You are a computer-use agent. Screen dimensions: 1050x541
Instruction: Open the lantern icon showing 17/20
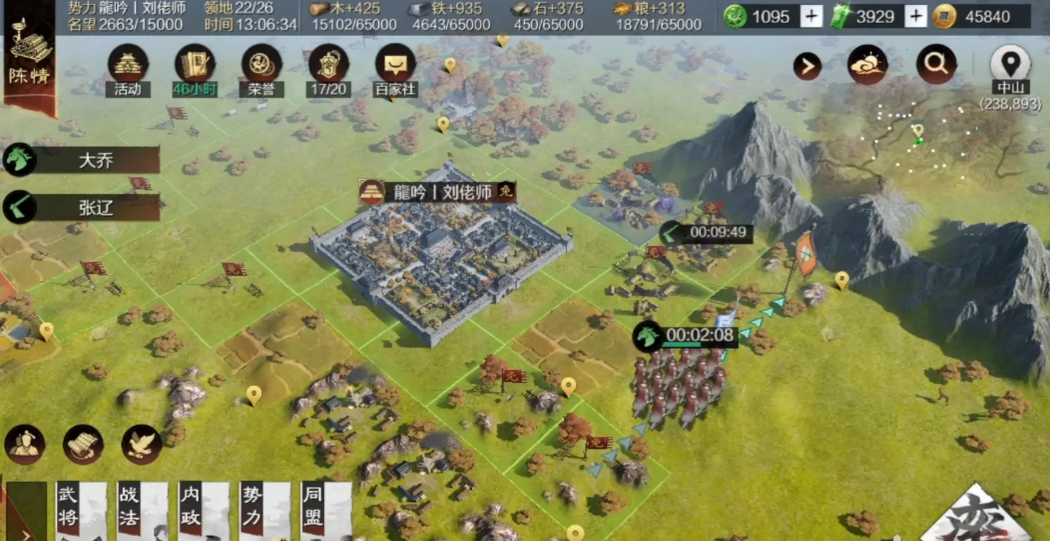tap(328, 68)
